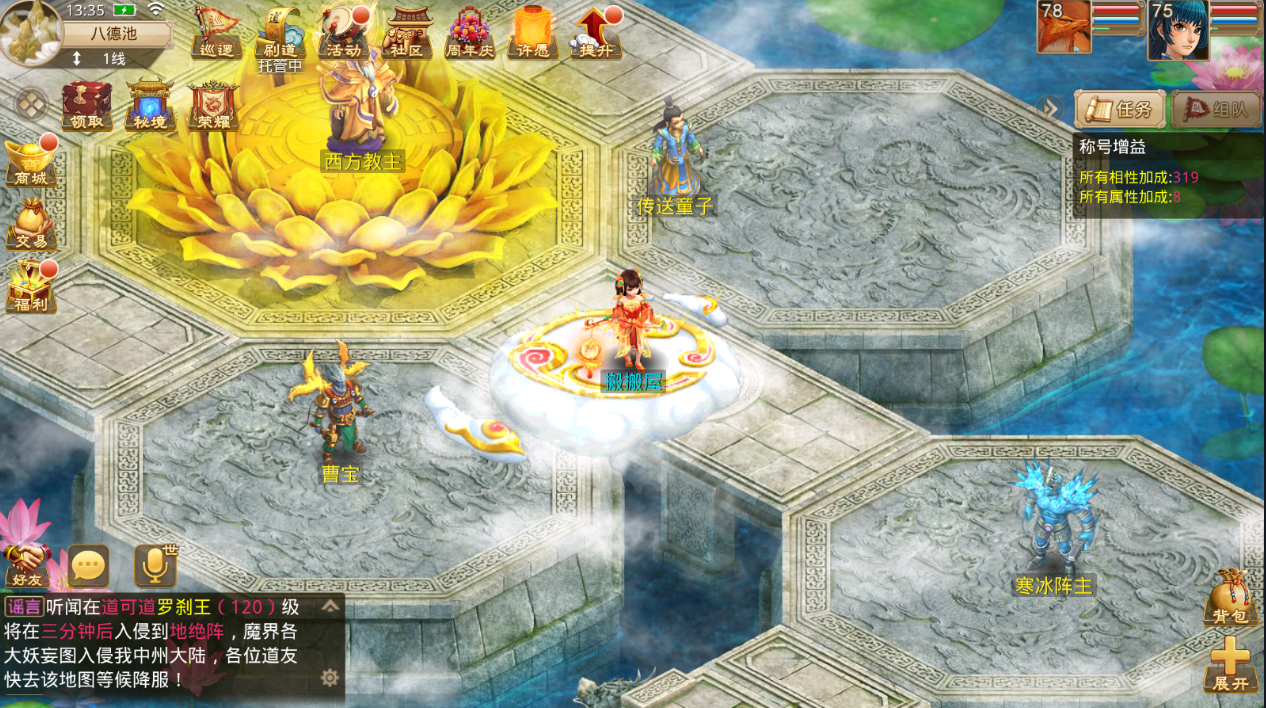This screenshot has height=708, width=1266.
Task: Enter the 秘境 secret realm
Action: tap(150, 105)
